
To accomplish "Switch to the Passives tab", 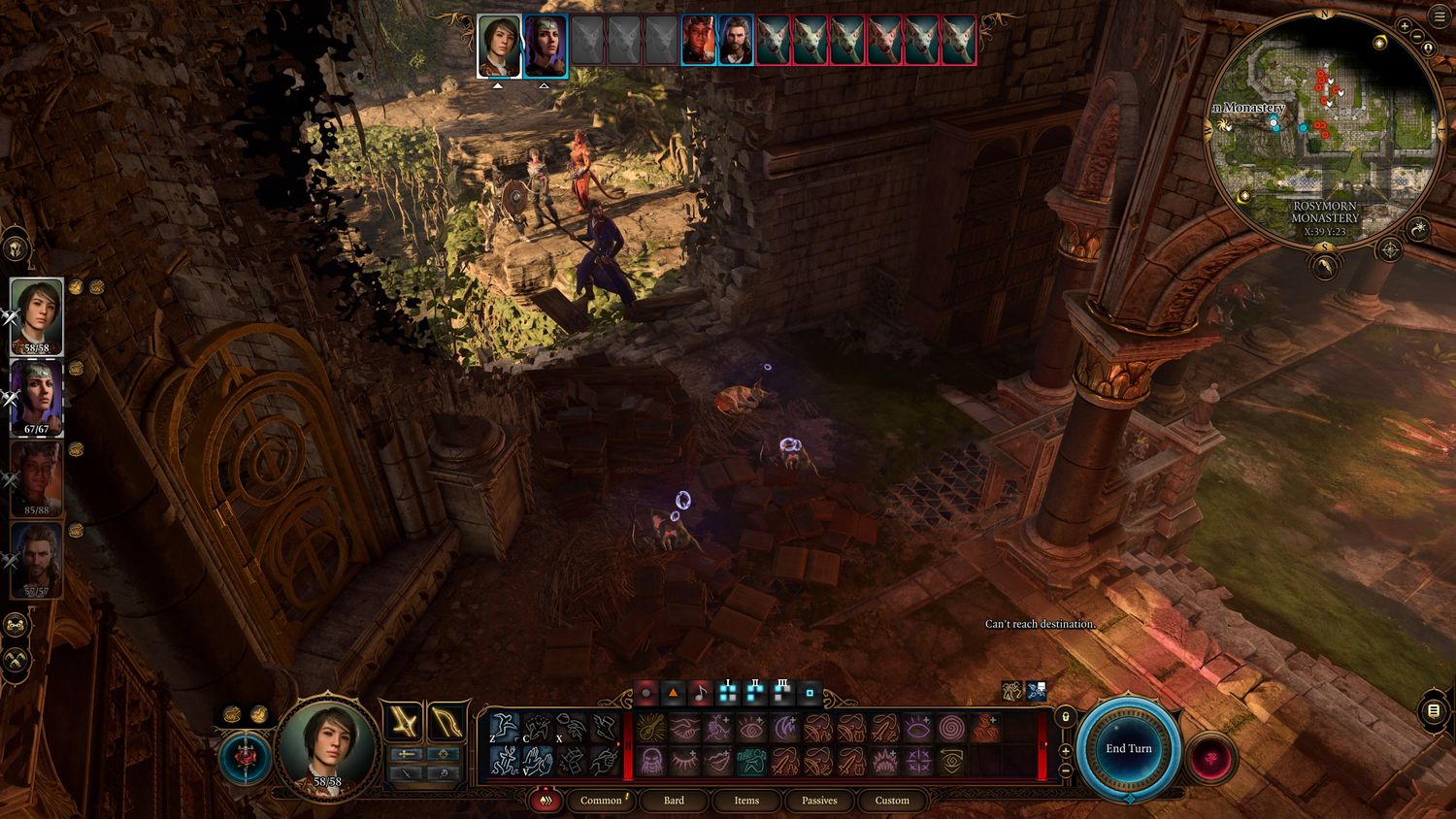I will [819, 801].
